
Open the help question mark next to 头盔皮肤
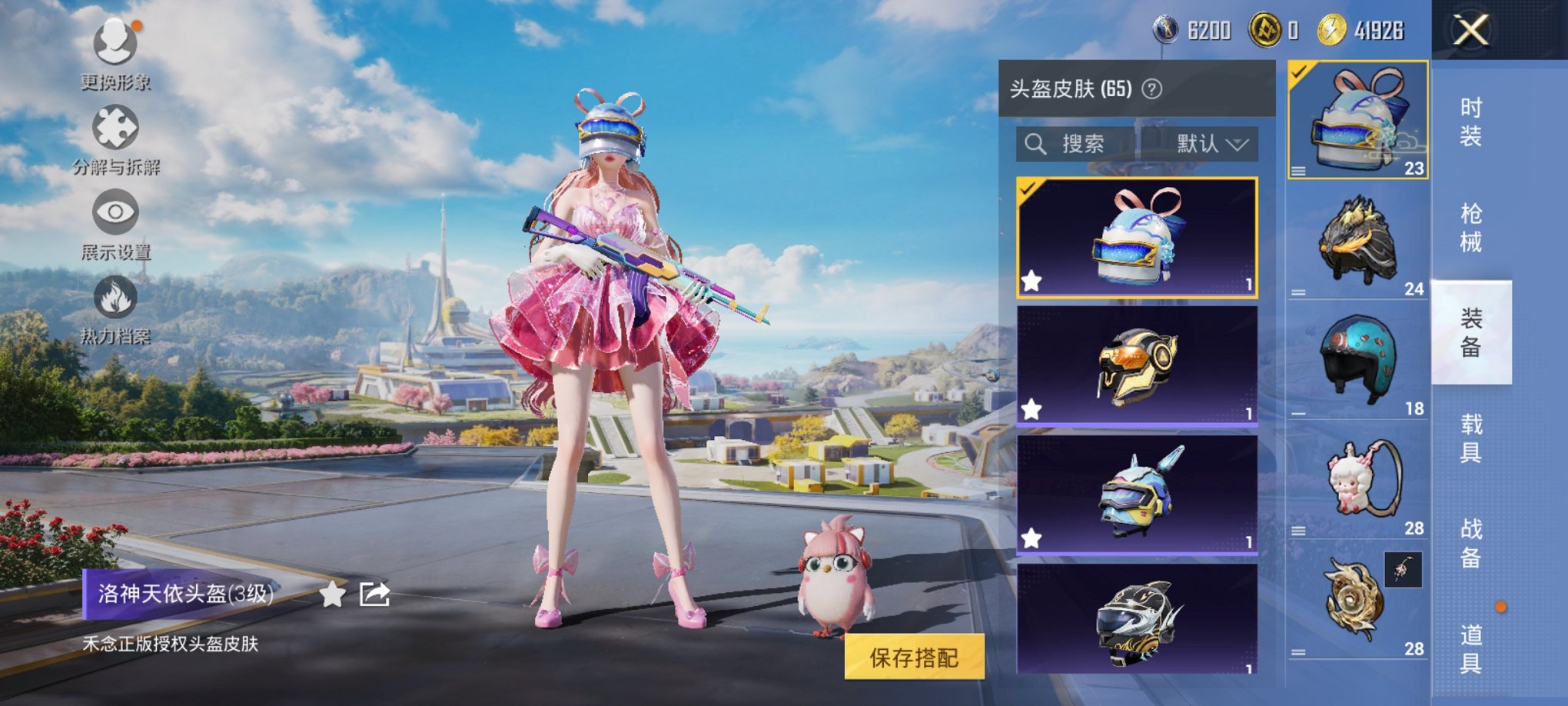coord(1153,88)
